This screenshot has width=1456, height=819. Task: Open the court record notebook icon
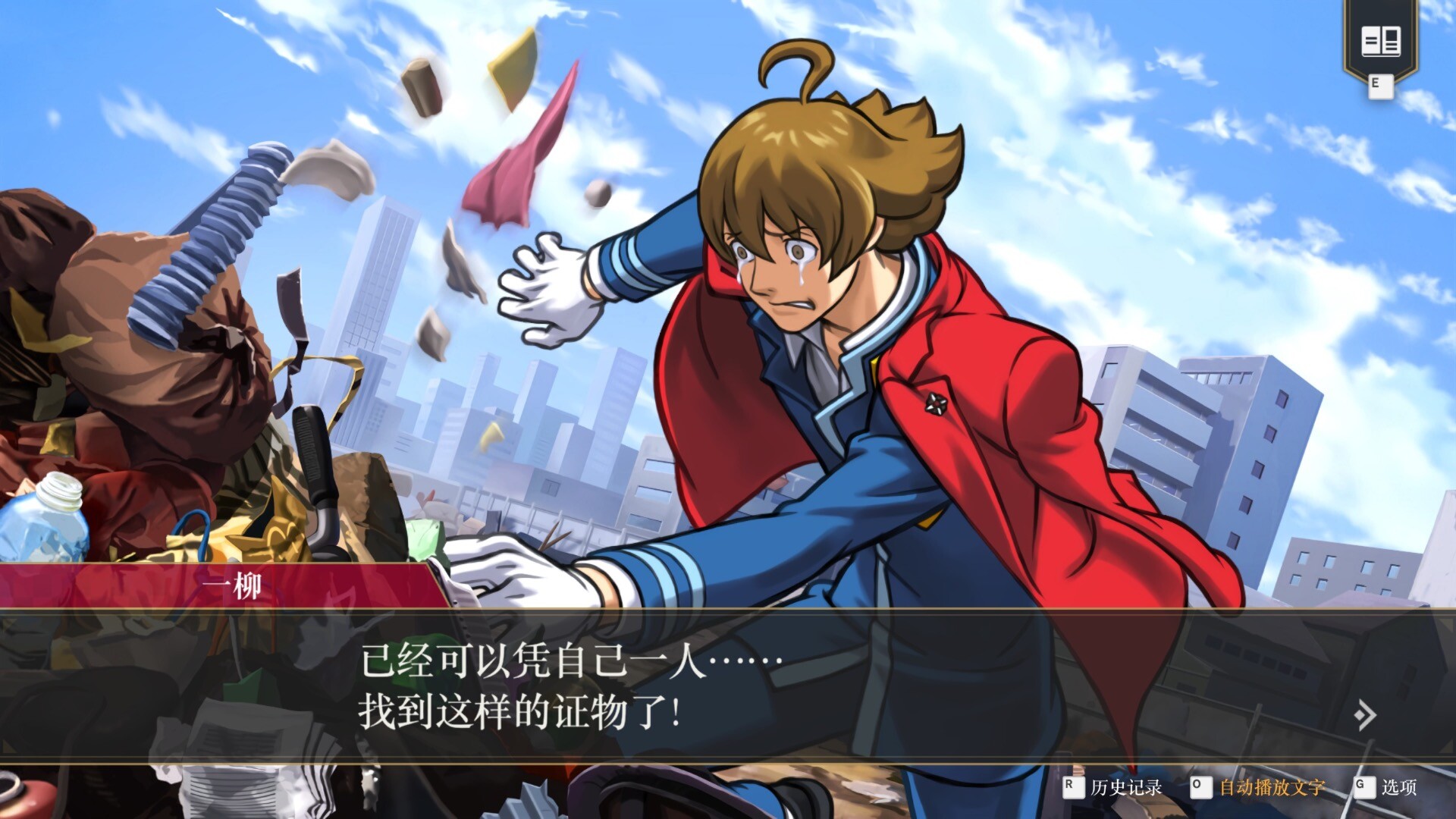pos(1380,42)
